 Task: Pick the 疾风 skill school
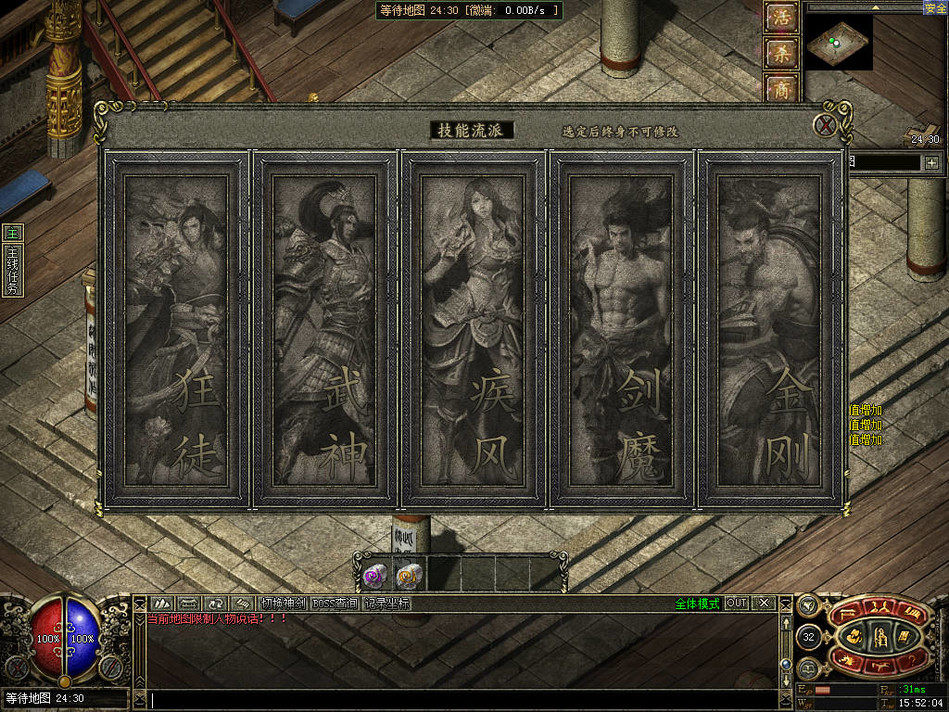(473, 331)
